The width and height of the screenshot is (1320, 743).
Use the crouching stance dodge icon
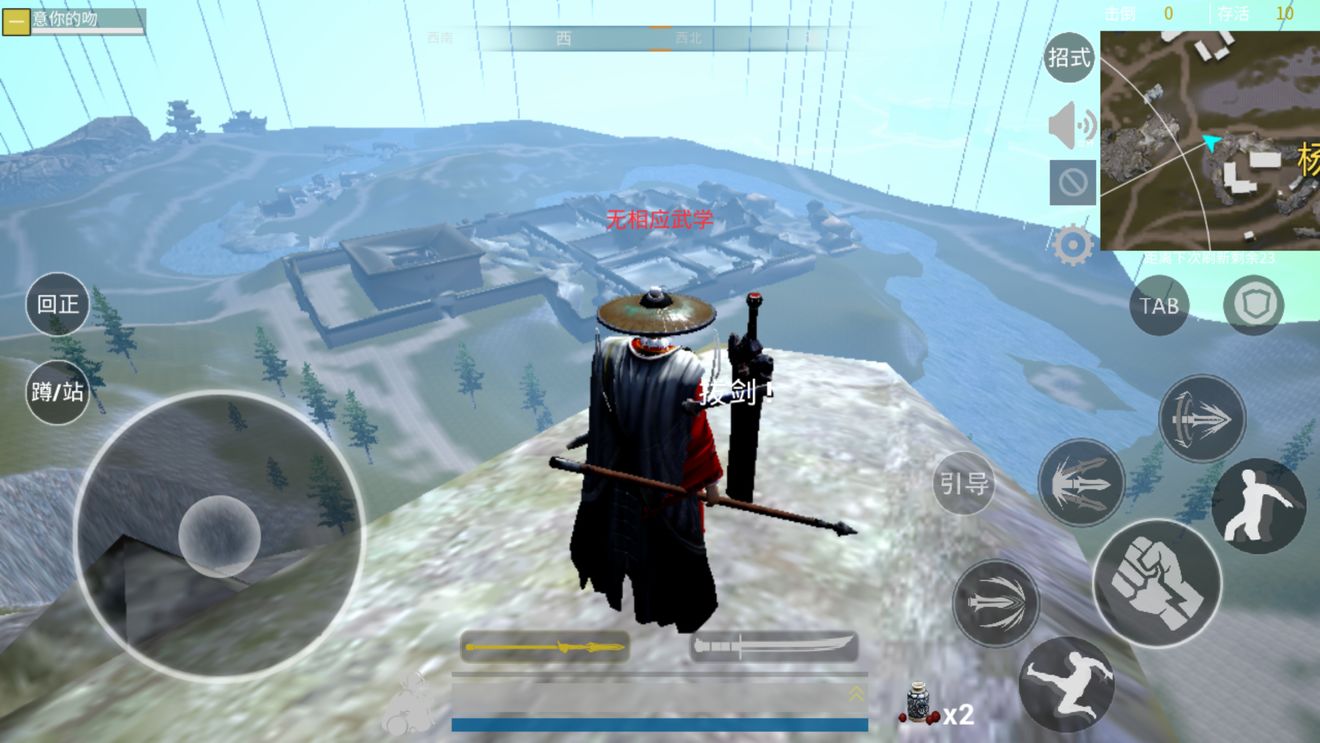click(1258, 506)
